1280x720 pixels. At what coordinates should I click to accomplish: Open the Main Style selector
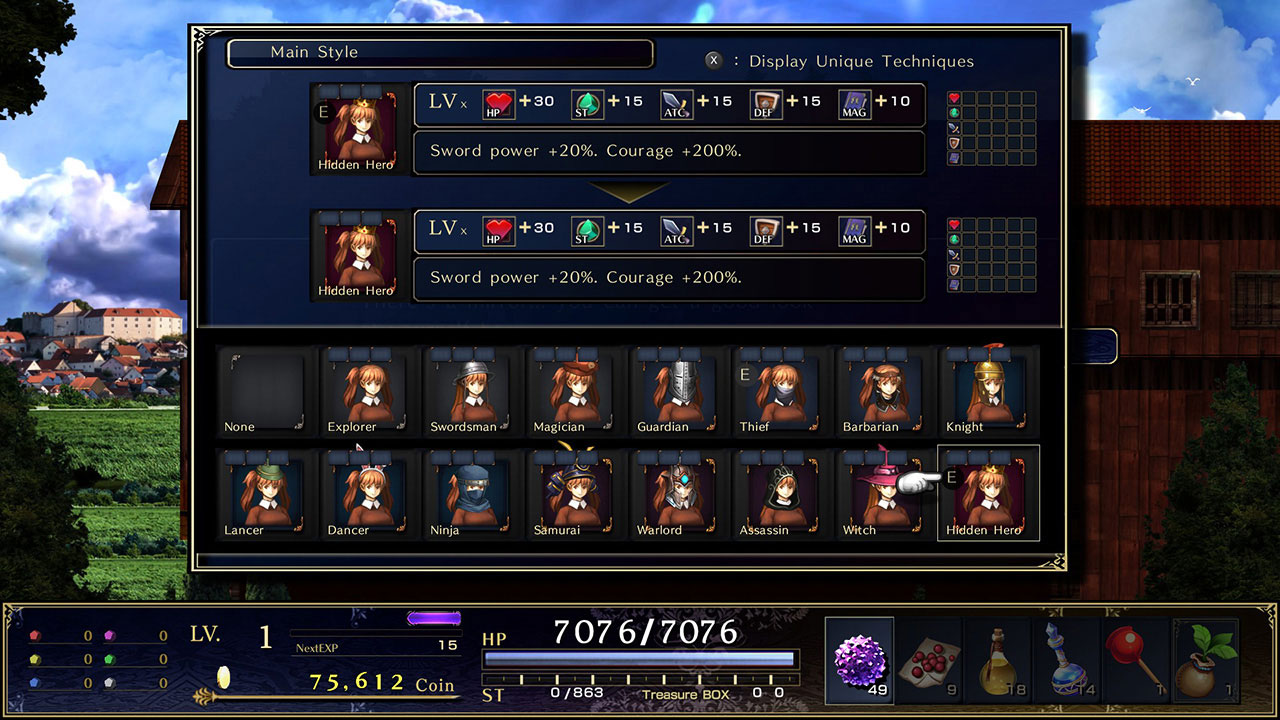(440, 53)
